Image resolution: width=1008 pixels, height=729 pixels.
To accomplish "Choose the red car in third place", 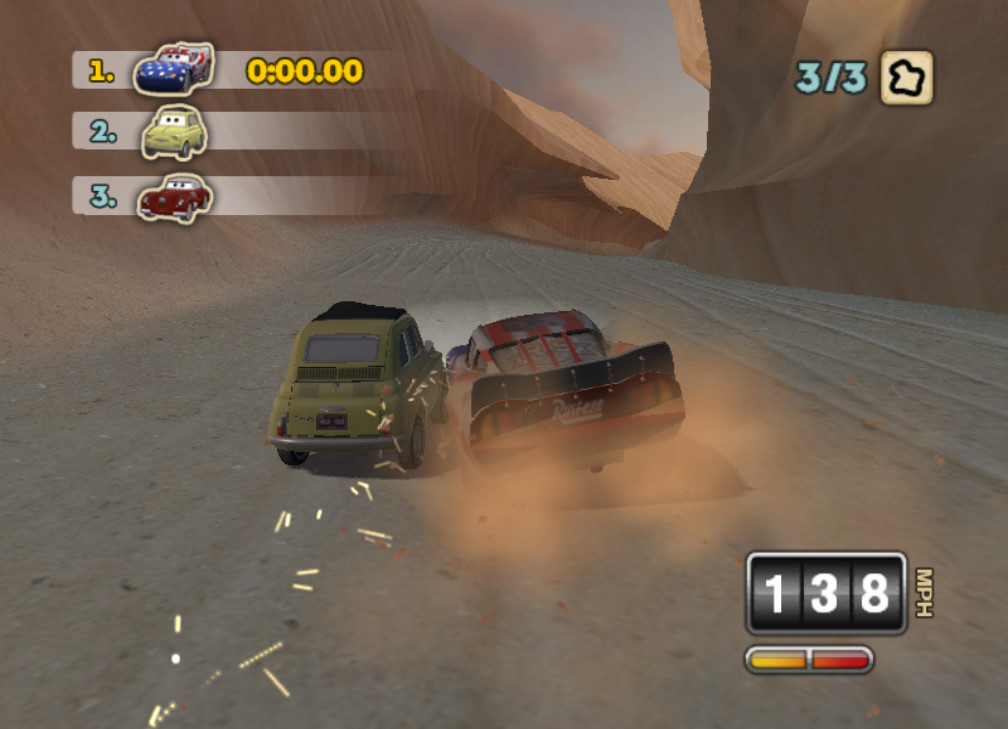I will pos(174,197).
